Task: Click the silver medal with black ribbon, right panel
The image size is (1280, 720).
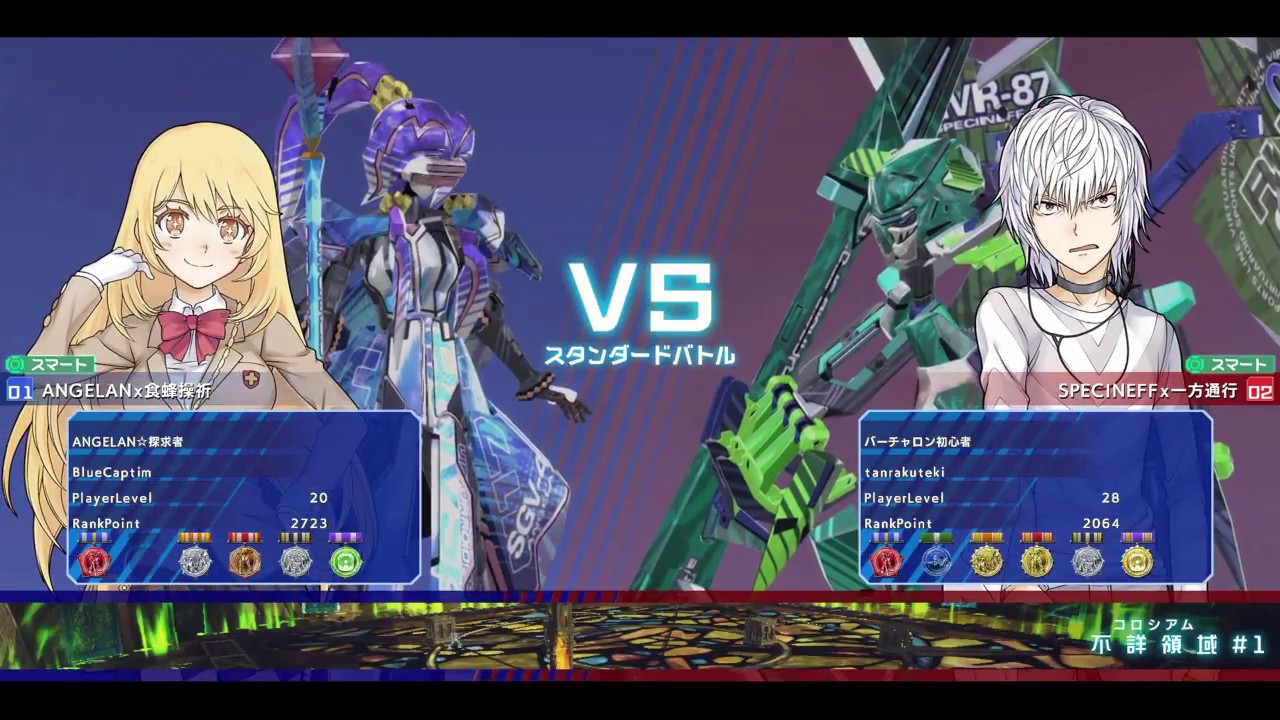Action: point(1087,562)
